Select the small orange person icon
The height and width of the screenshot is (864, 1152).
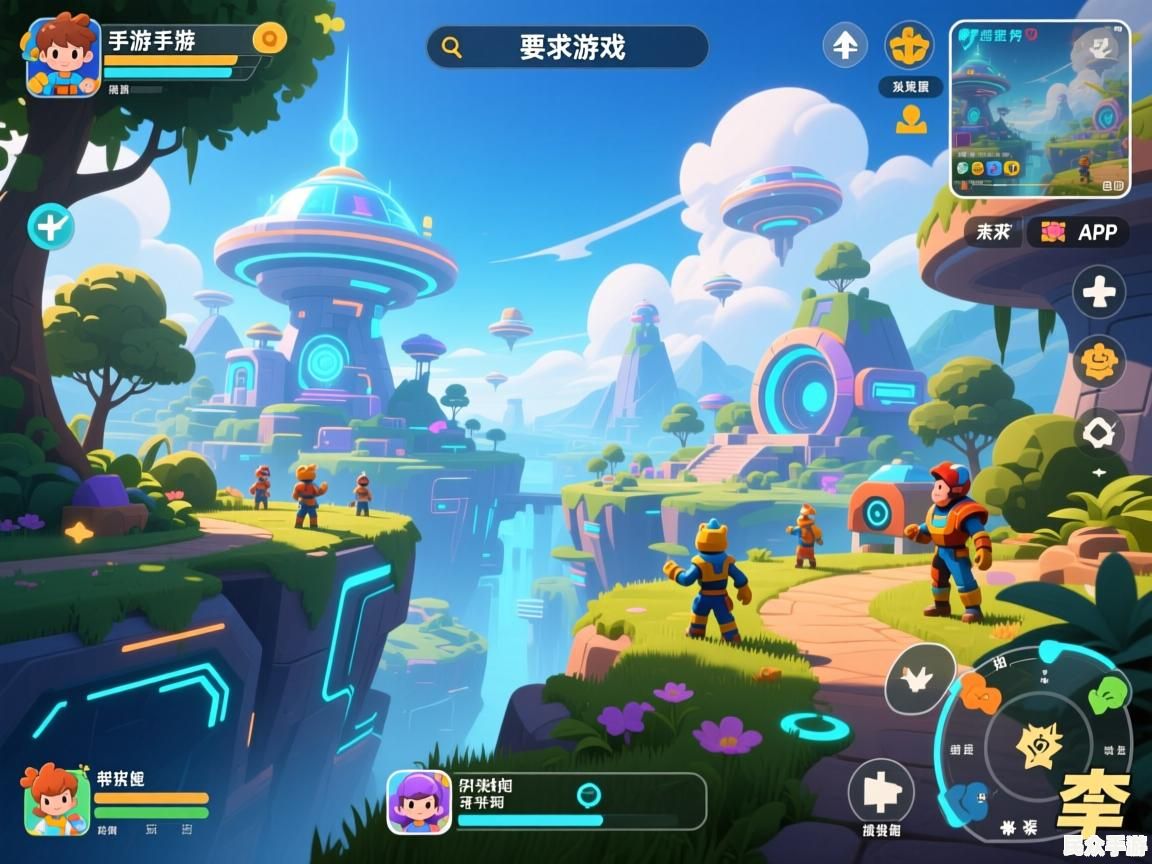tap(911, 120)
